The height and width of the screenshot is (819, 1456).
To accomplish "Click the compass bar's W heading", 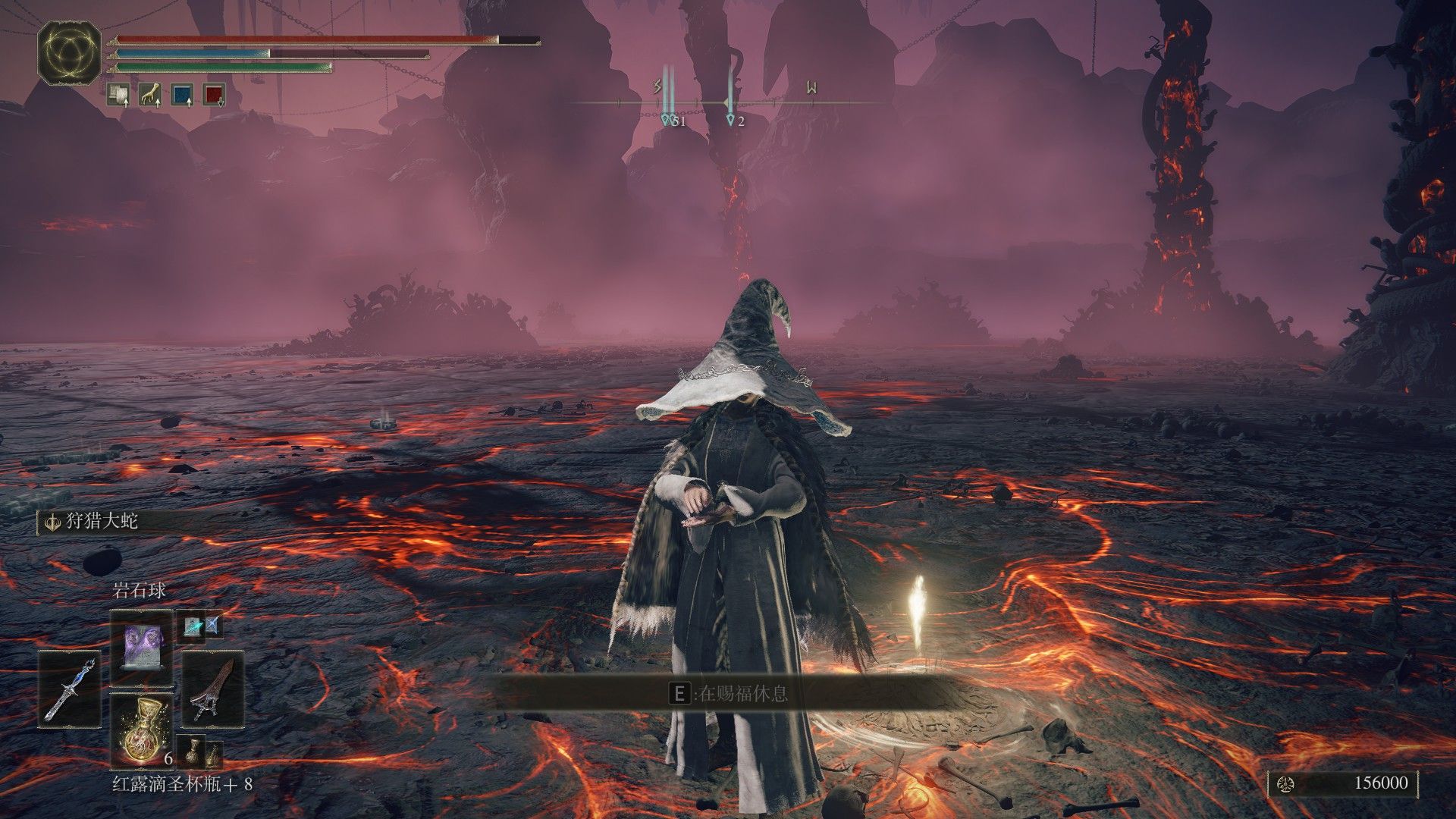I will click(x=811, y=88).
